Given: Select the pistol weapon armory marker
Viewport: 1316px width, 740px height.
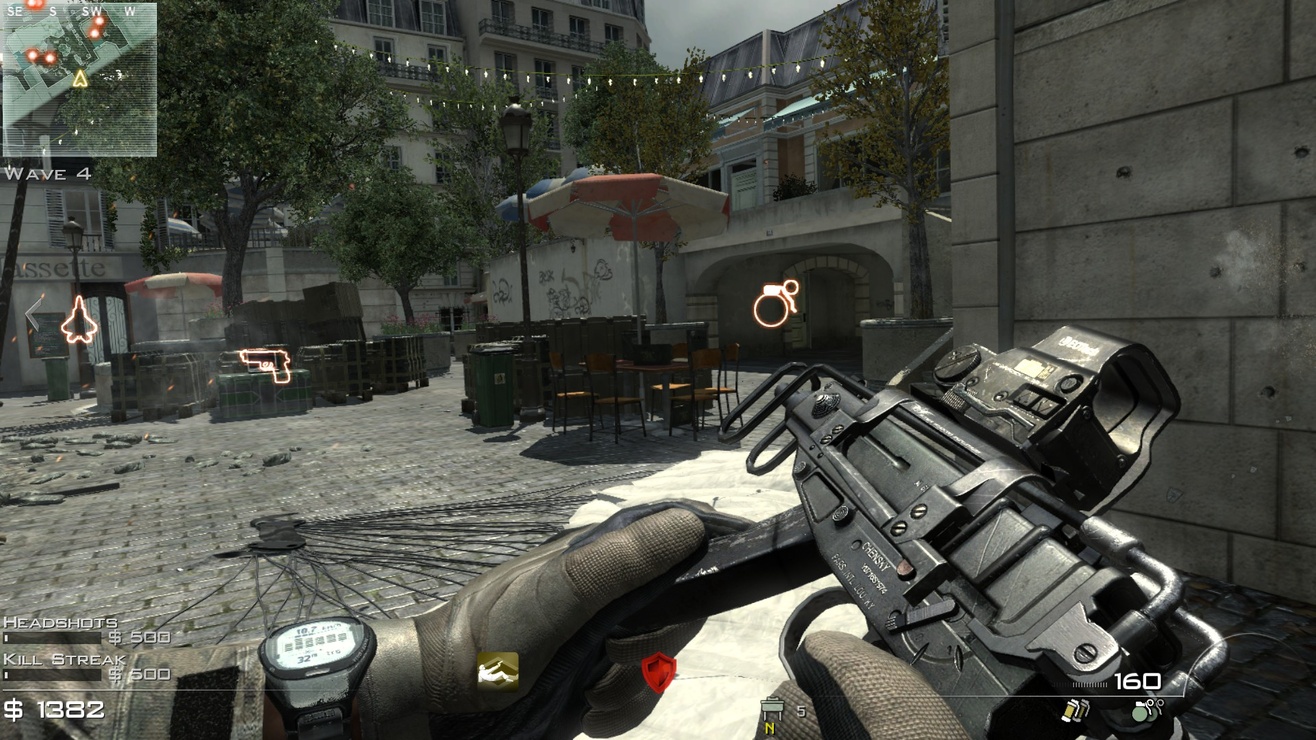Looking at the screenshot, I should click(x=266, y=364).
